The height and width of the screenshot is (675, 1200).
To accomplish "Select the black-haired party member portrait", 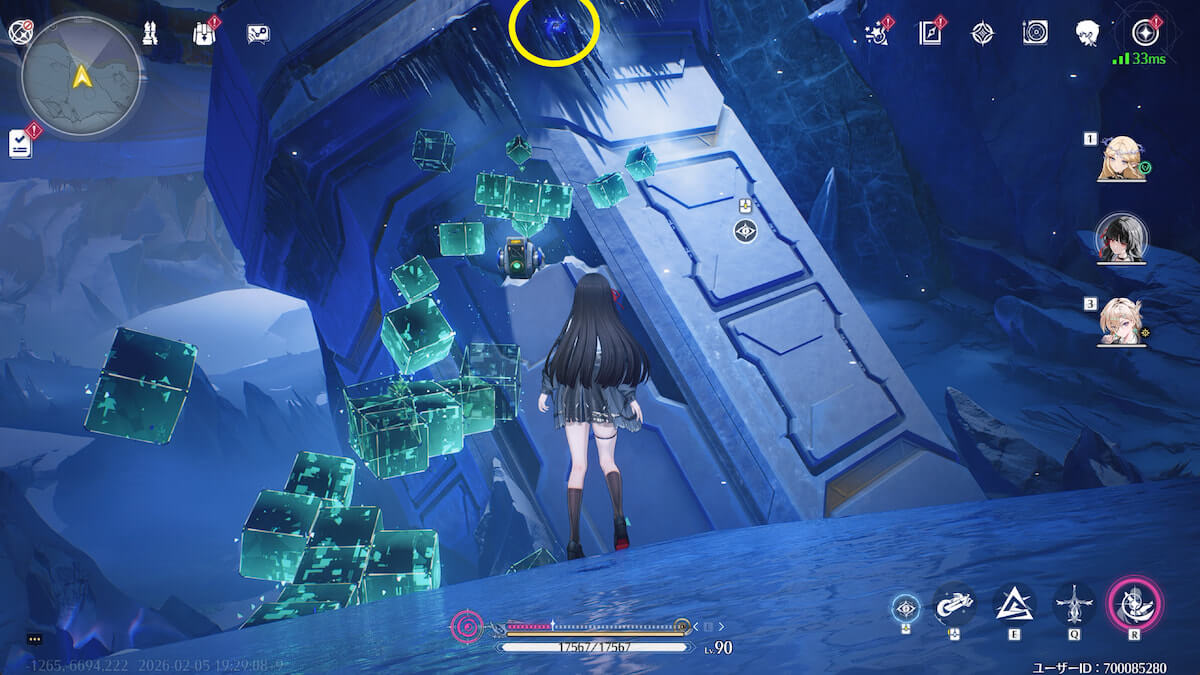I will point(1121,237).
